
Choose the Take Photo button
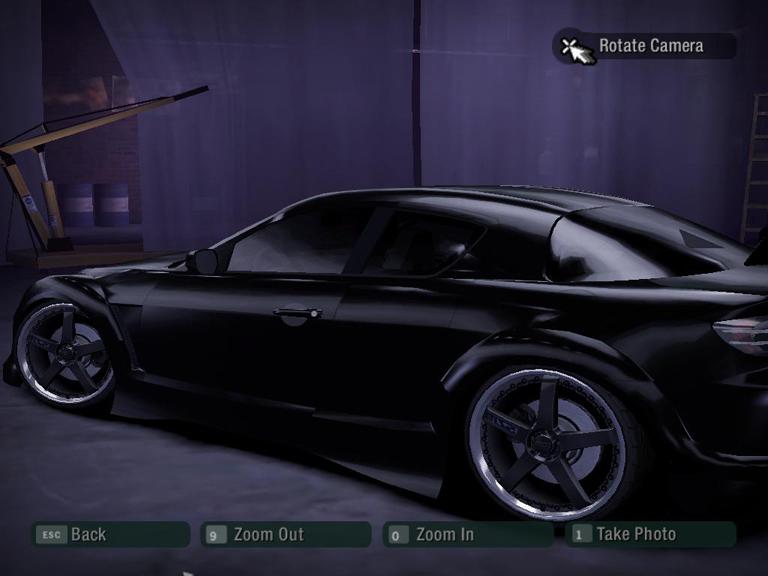click(x=648, y=535)
